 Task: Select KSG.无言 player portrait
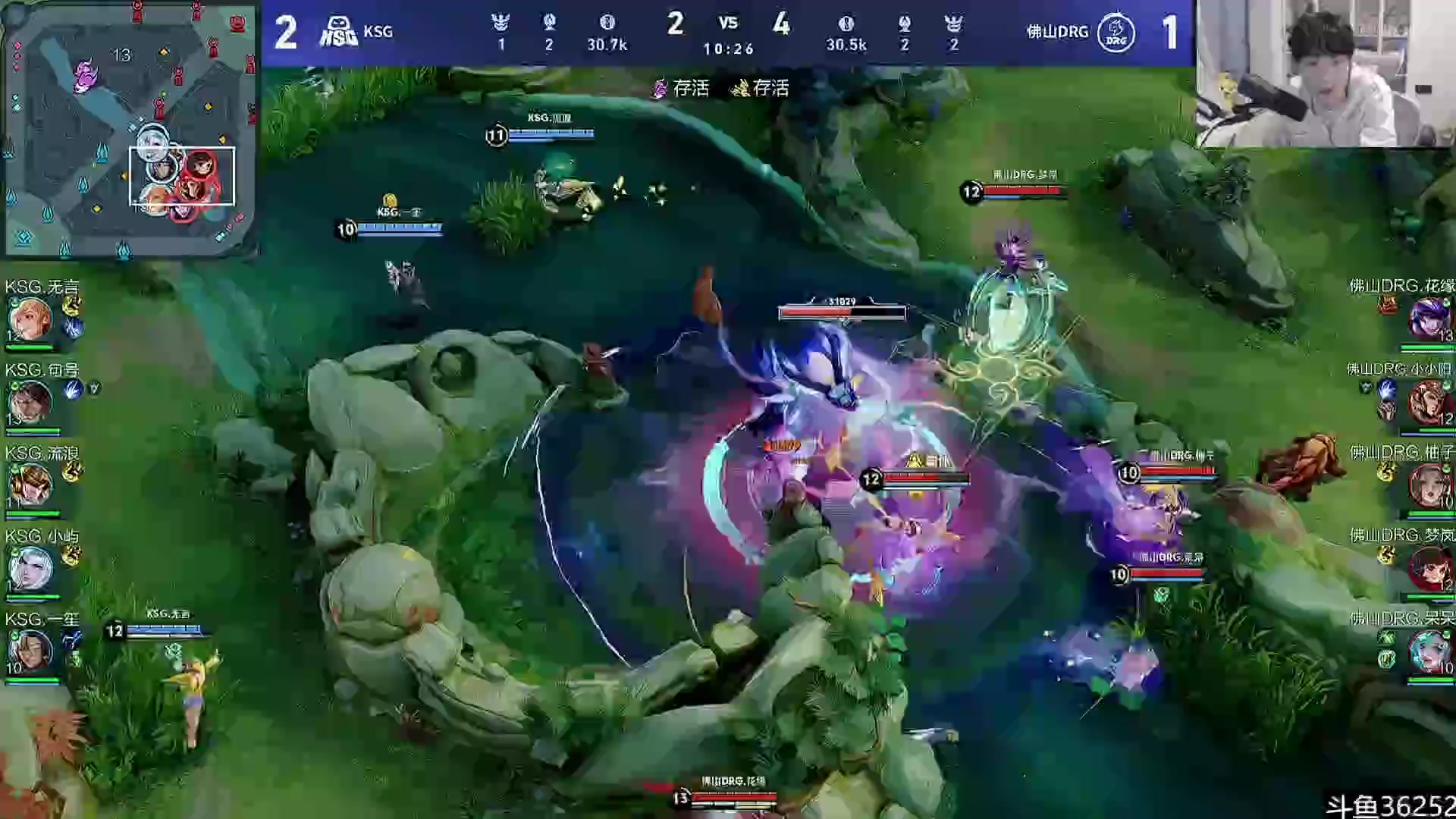(x=30, y=320)
